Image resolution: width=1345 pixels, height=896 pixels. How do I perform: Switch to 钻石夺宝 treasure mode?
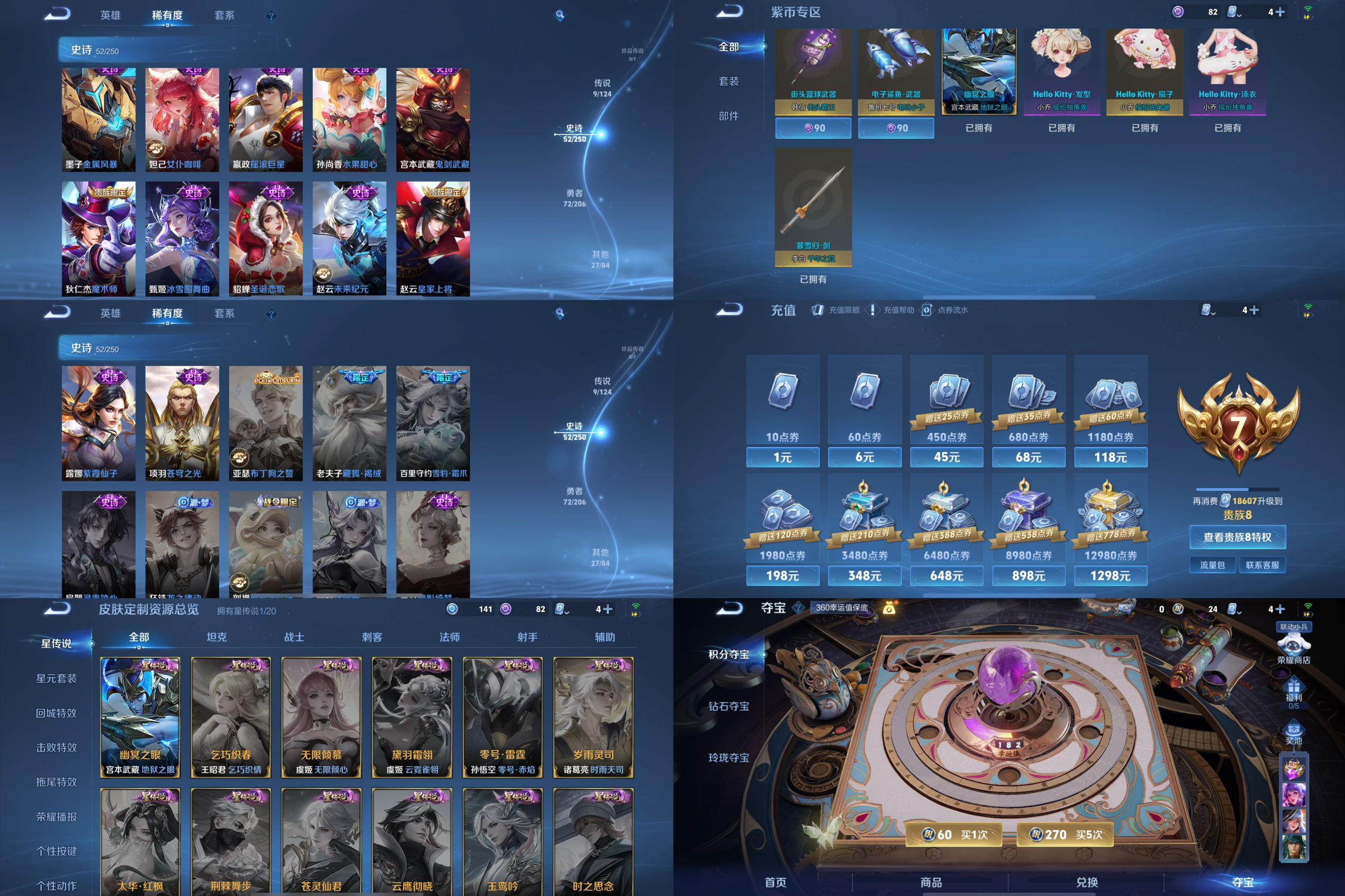click(x=728, y=707)
